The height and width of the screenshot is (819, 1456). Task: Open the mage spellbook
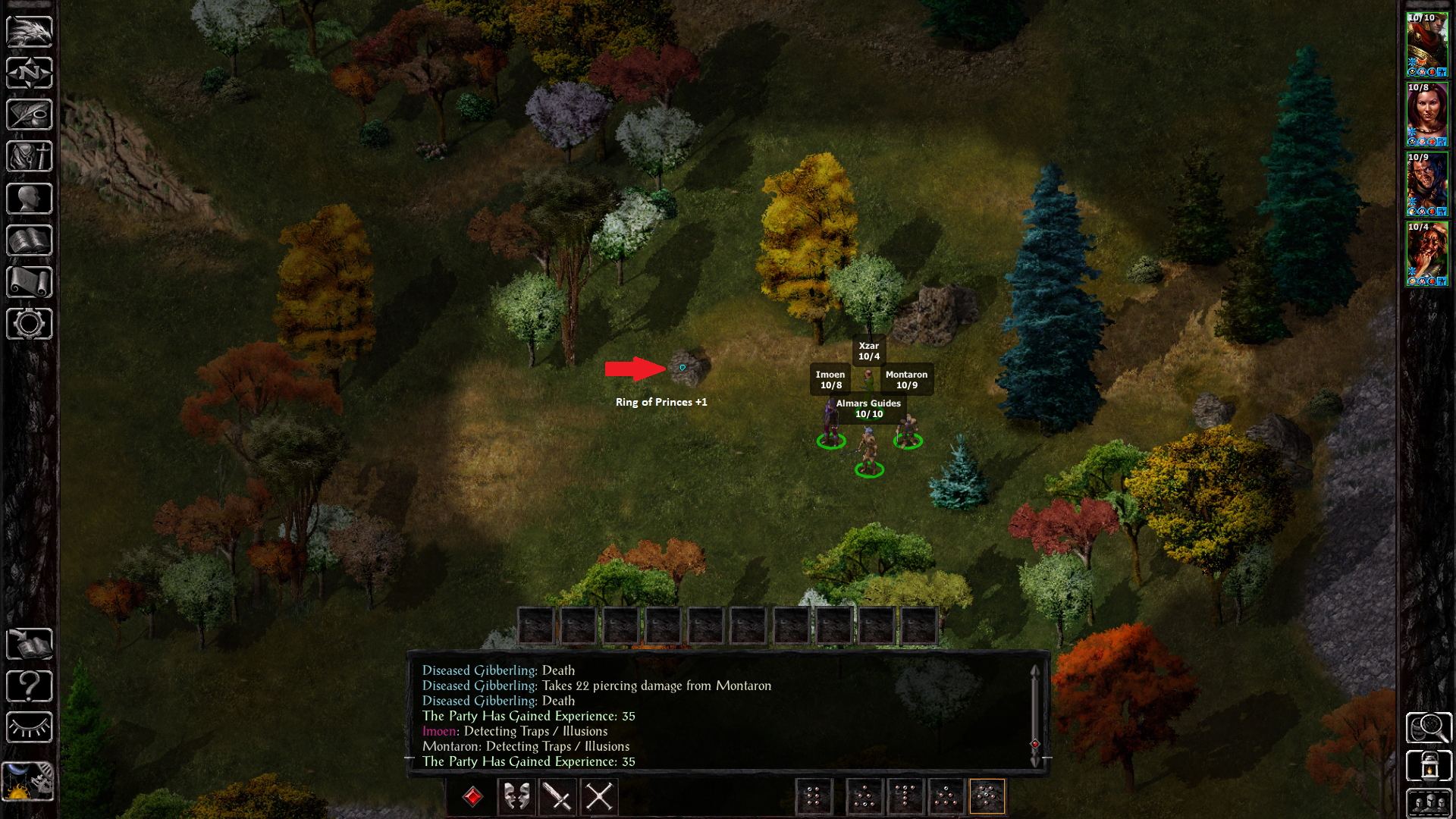click(x=30, y=240)
